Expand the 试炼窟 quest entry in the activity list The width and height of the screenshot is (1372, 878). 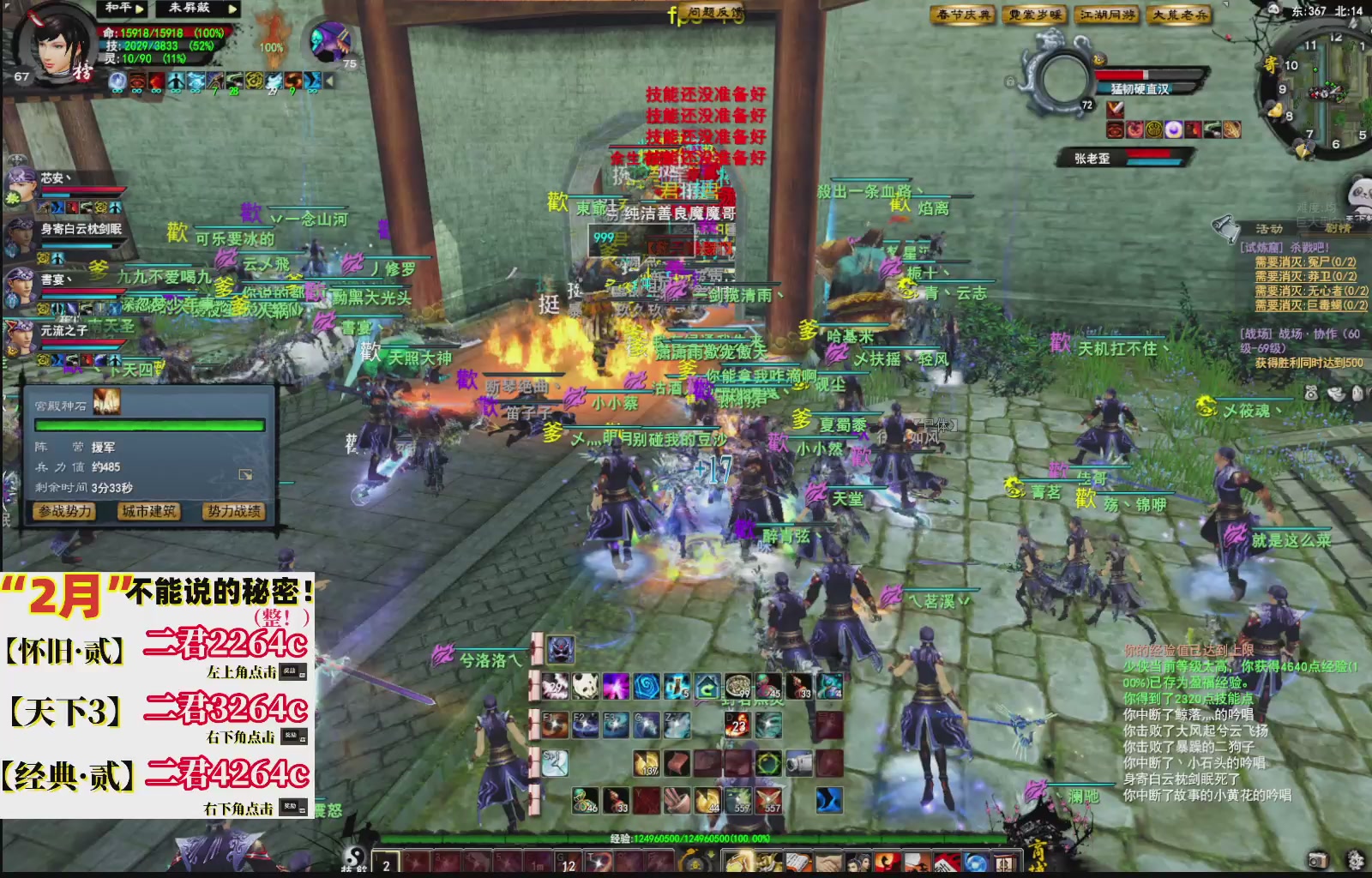tap(1261, 247)
